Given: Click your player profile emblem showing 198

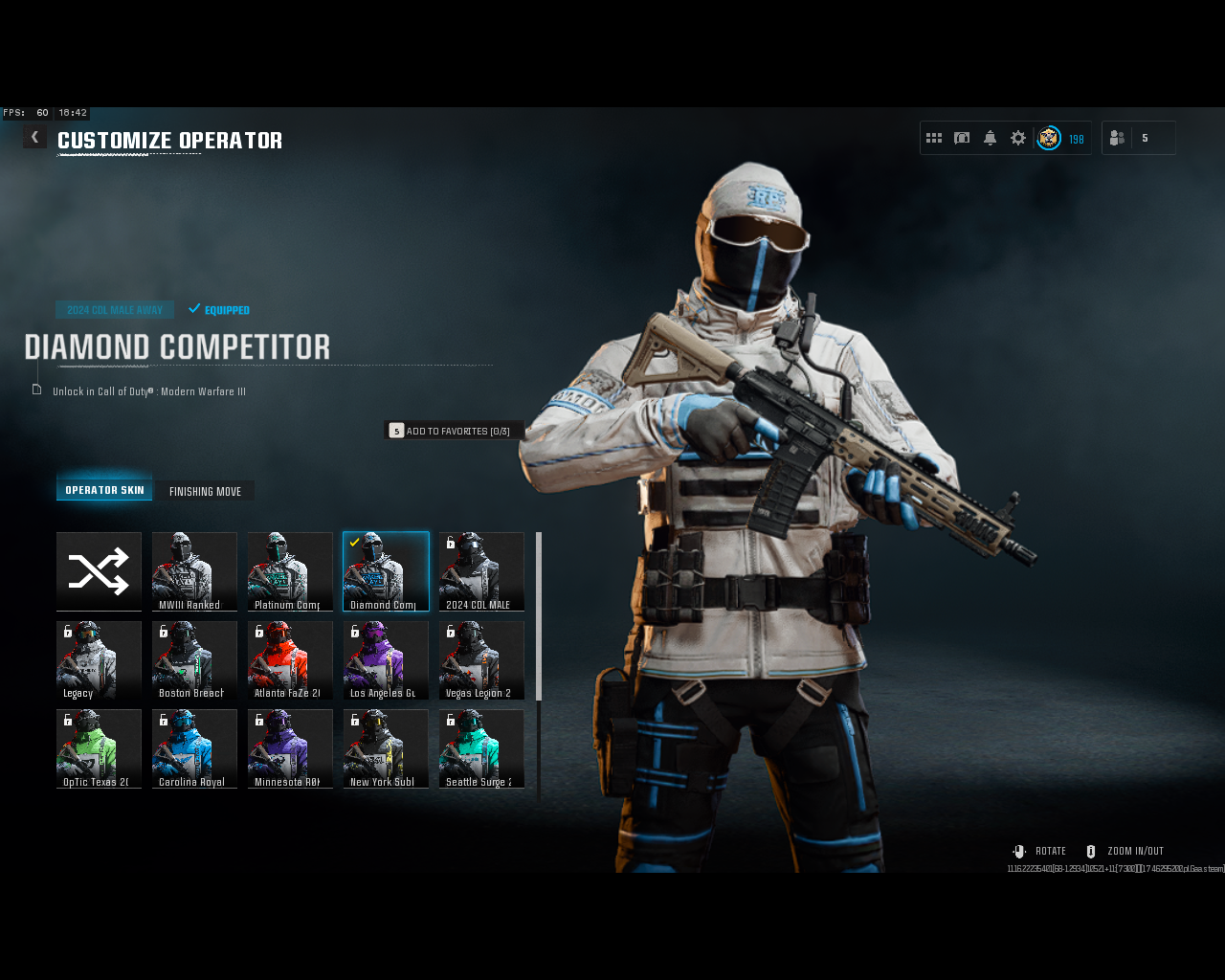Looking at the screenshot, I should click(1049, 138).
